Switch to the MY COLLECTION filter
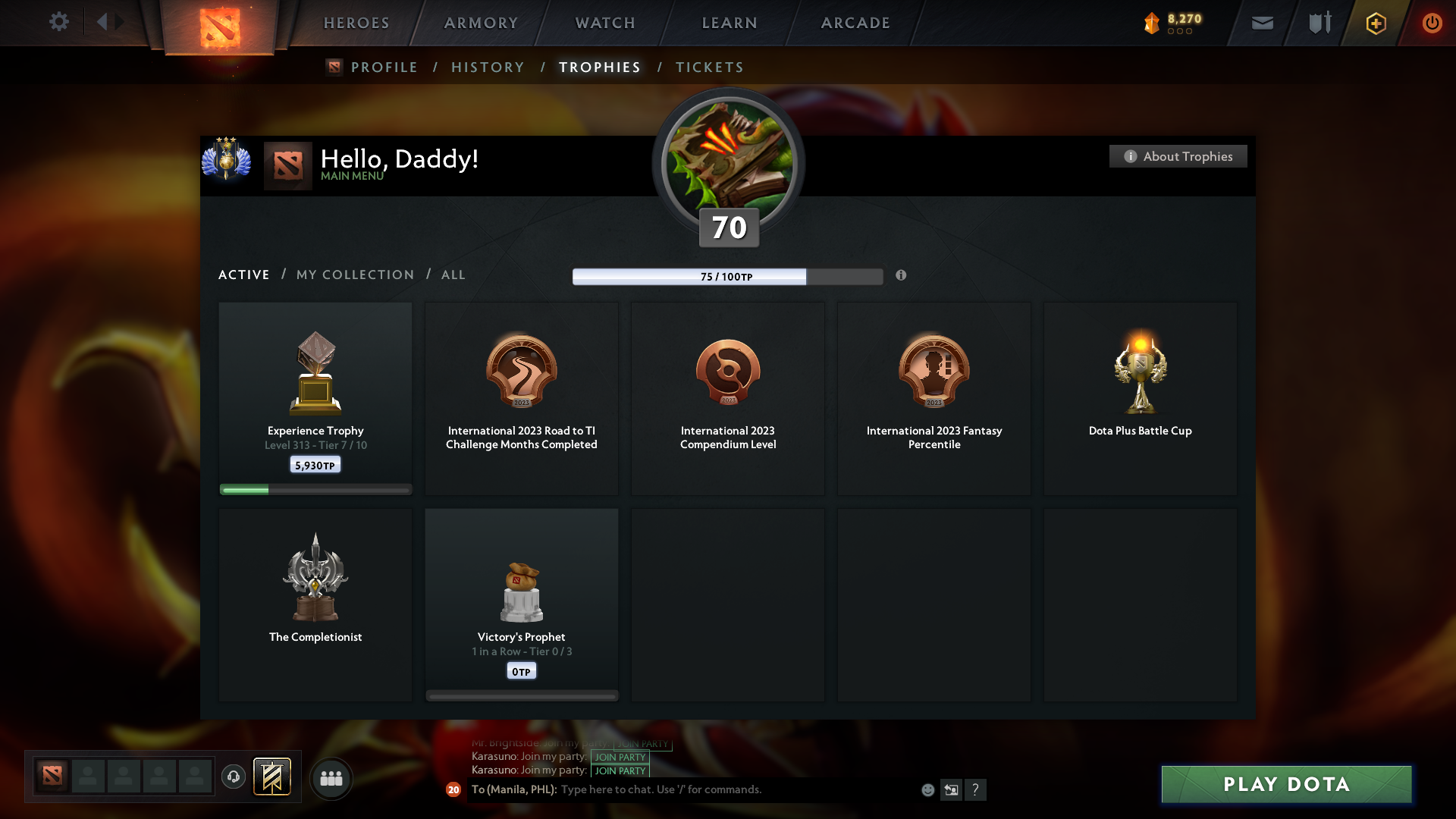This screenshot has width=1456, height=819. pyautogui.click(x=354, y=275)
